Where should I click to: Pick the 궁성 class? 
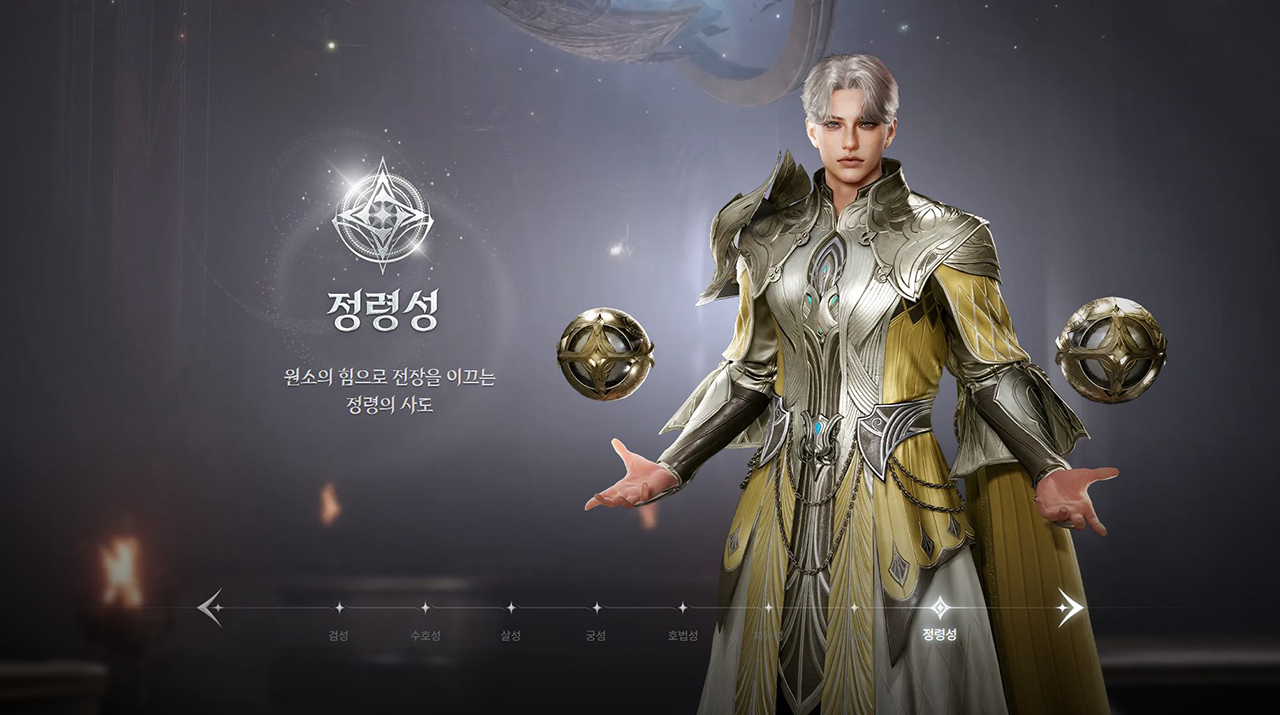pos(597,608)
